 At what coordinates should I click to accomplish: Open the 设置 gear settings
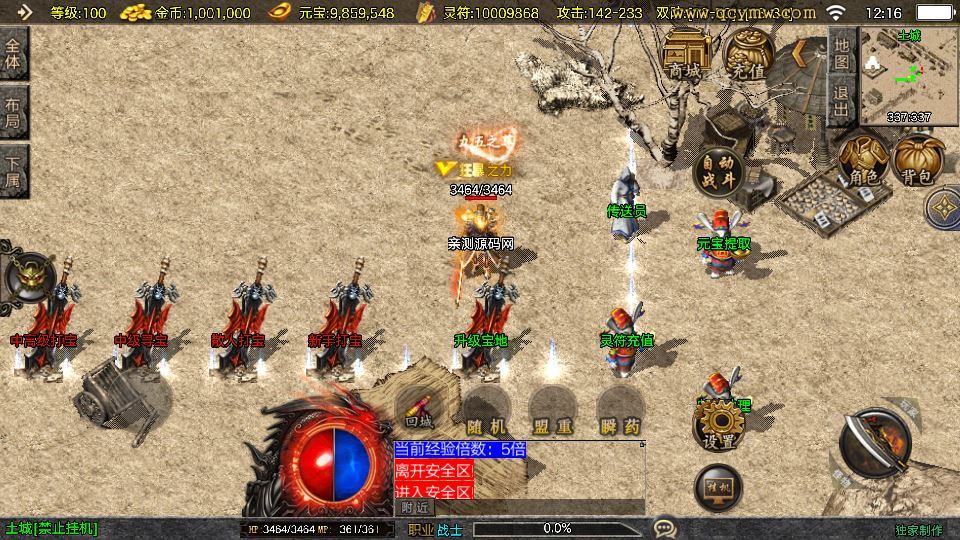(x=719, y=427)
